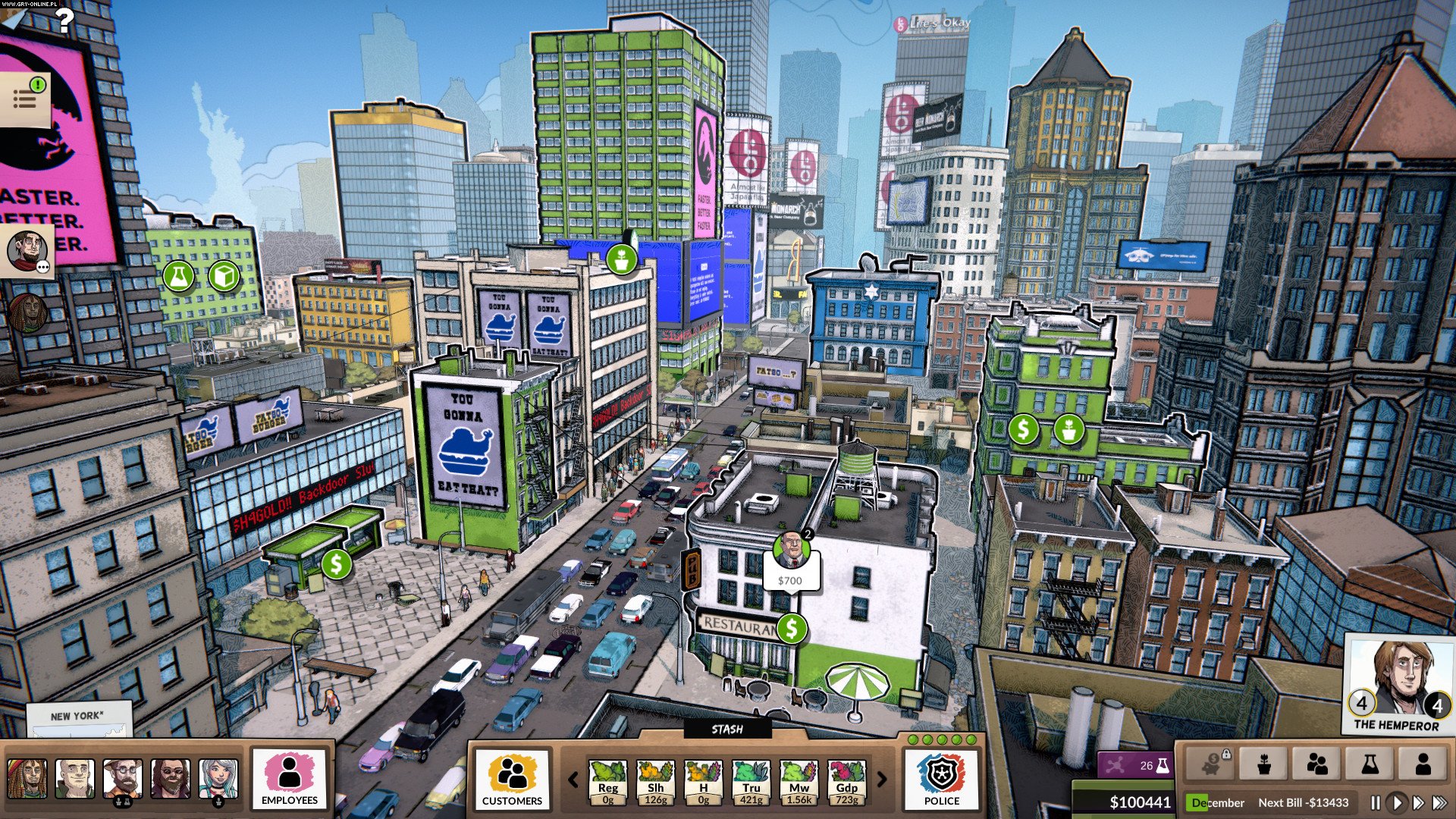Click the $700 customer offer bubble
Viewport: 1456px width, 819px height.
point(790,579)
